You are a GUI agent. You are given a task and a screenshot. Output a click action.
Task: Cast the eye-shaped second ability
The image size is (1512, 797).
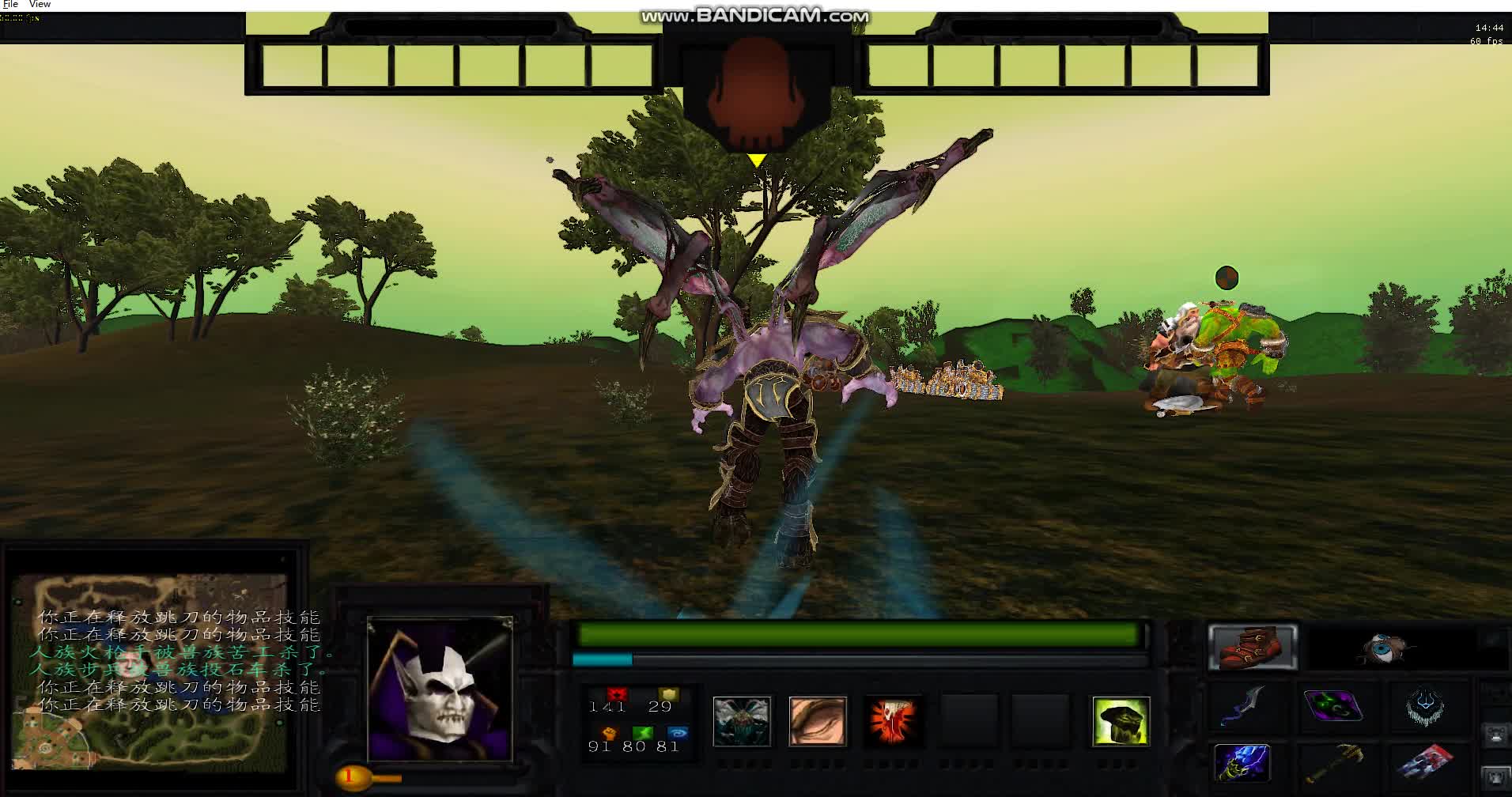pos(817,722)
